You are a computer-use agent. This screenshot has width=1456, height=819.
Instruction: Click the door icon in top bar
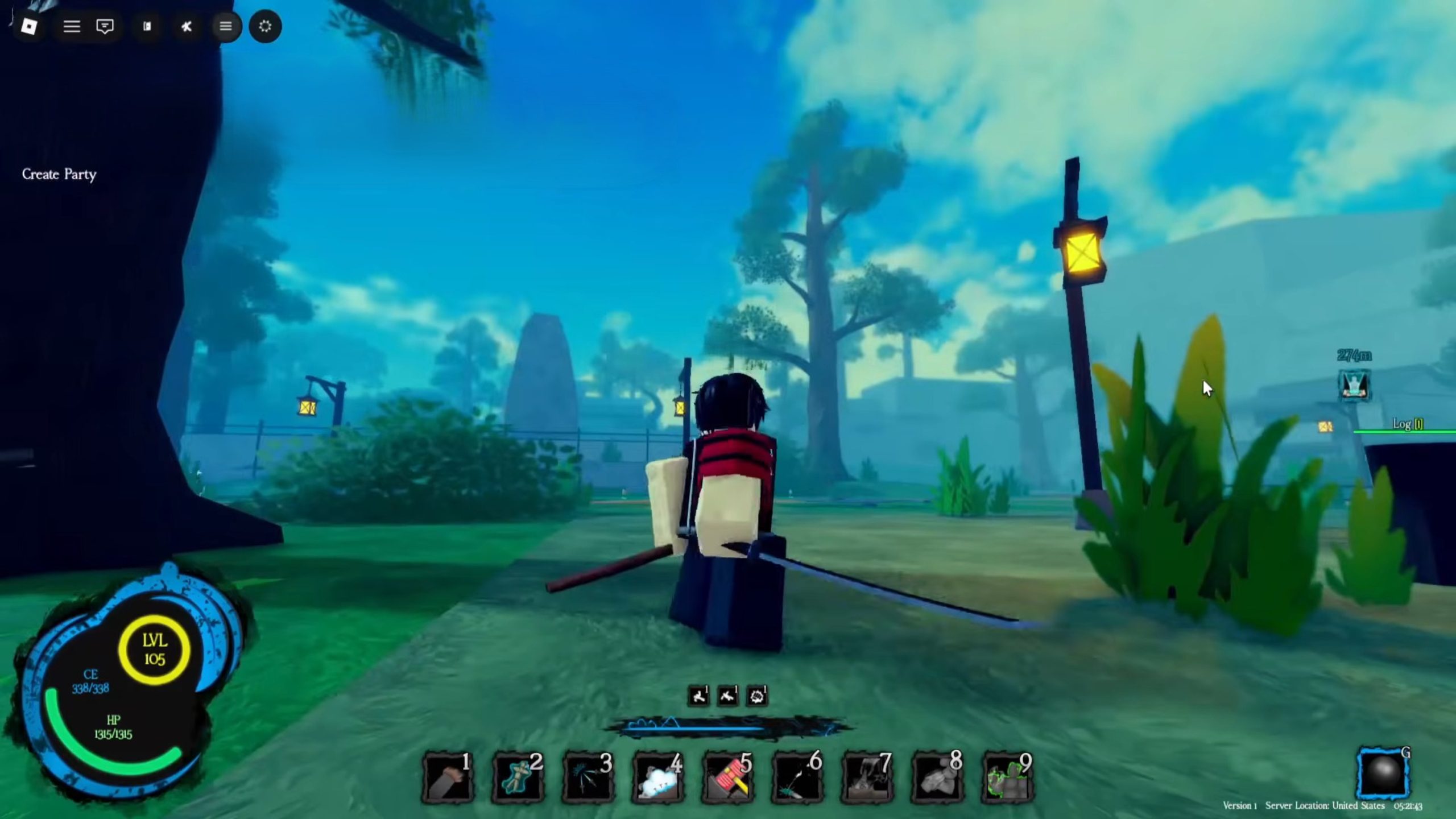[147, 27]
